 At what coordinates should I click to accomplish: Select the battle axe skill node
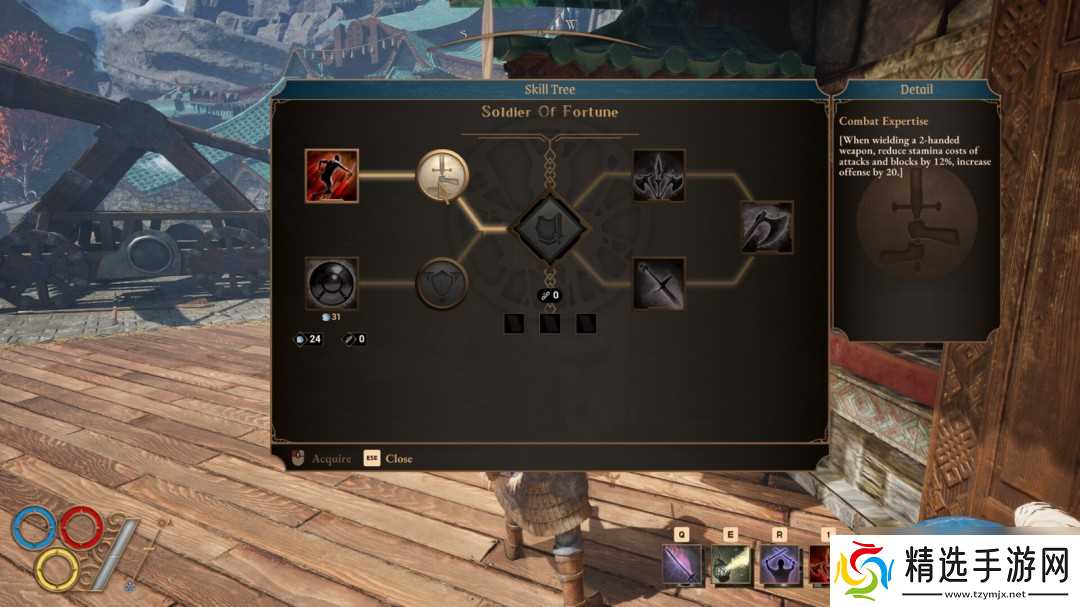[x=767, y=227]
